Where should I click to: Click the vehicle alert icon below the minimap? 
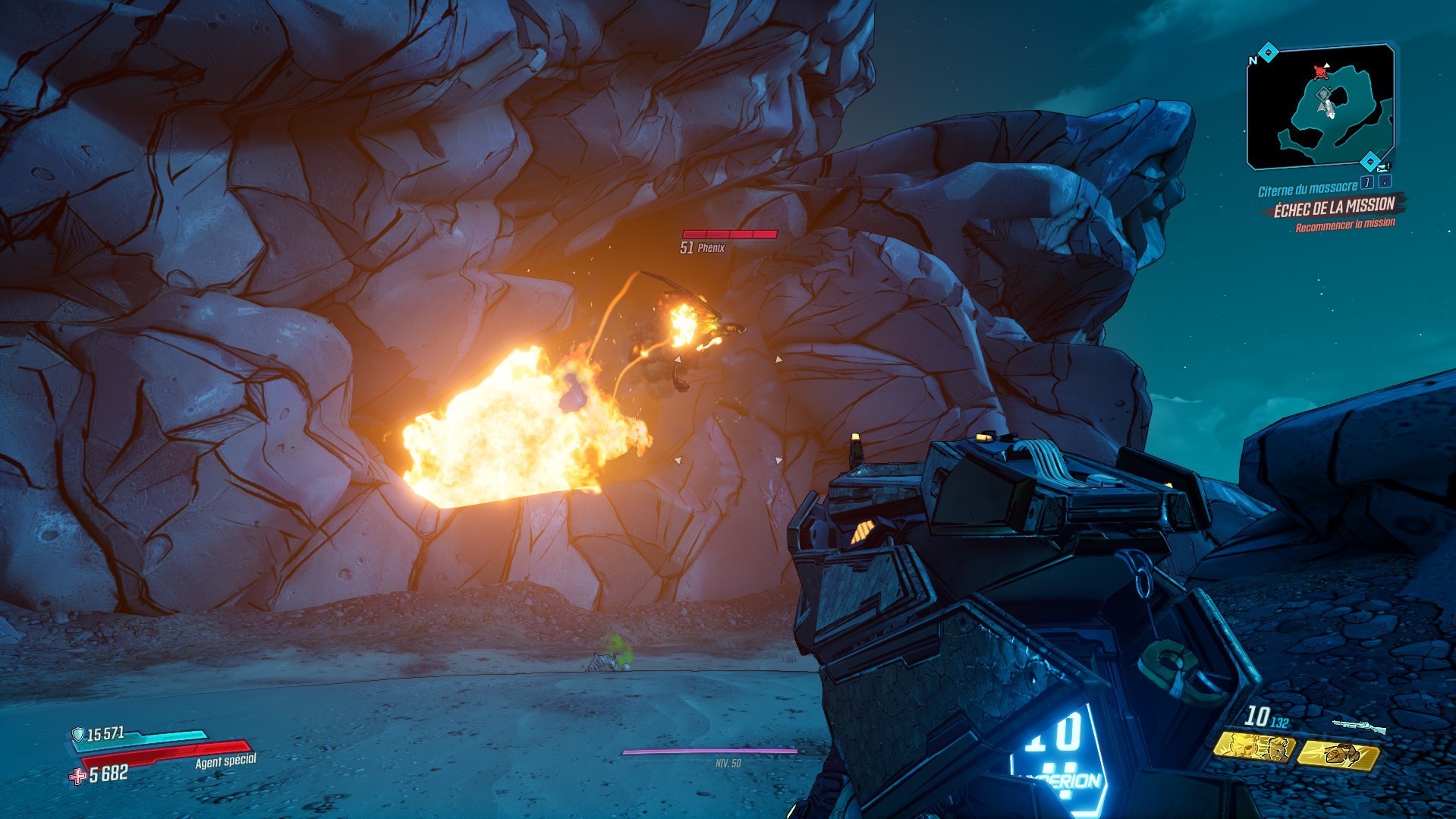pos(1384,167)
